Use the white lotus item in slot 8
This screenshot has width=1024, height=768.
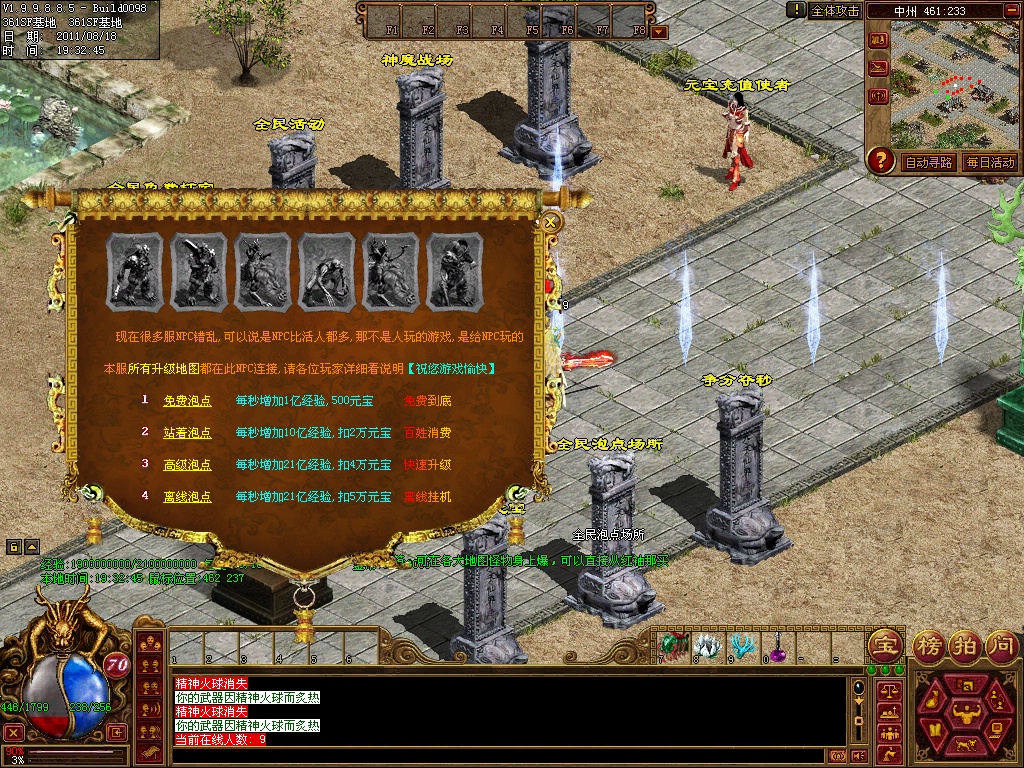[707, 646]
